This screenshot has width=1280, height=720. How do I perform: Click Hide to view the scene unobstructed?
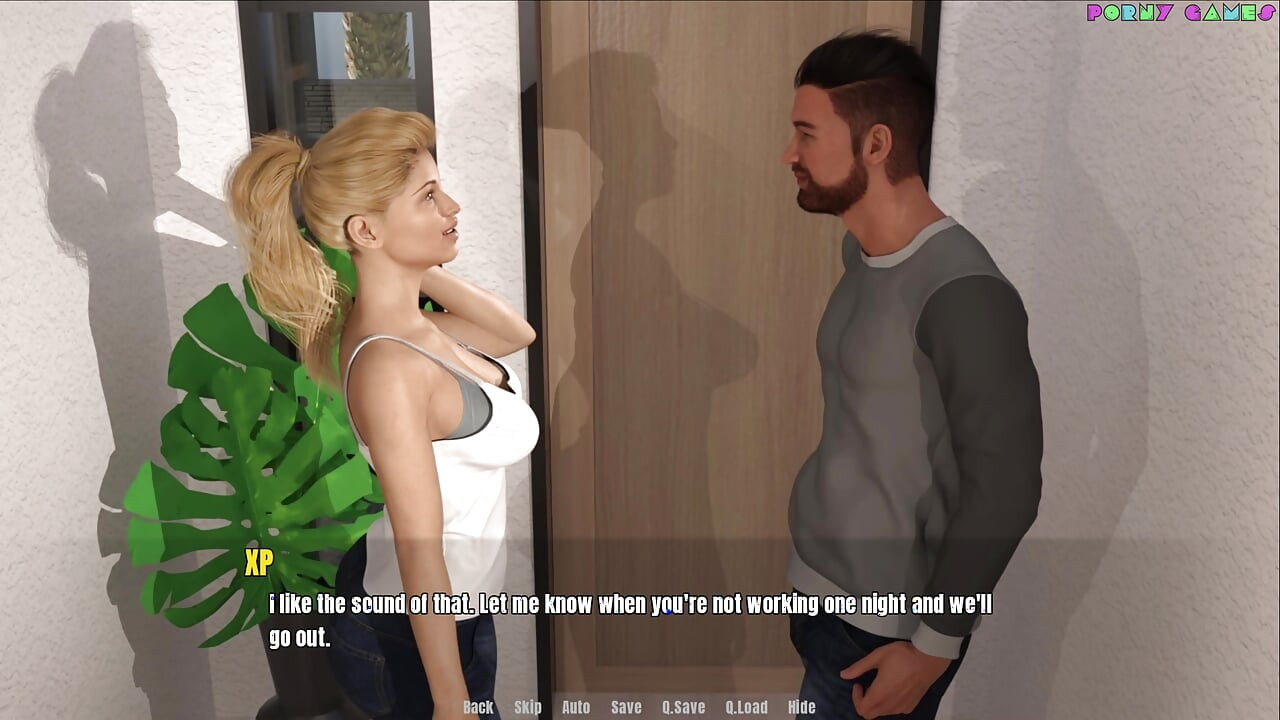[x=803, y=707]
